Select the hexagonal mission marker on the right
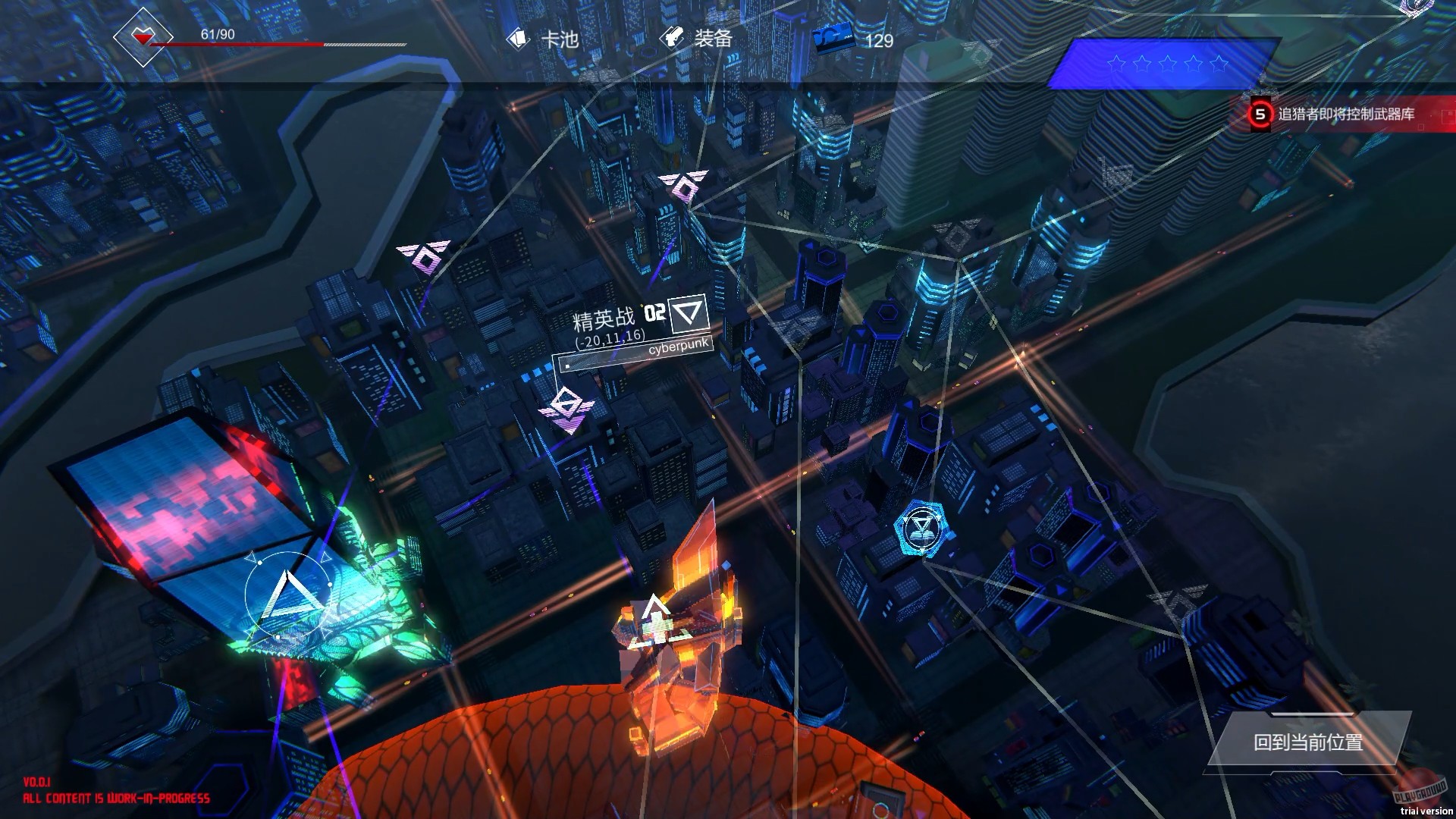1456x819 pixels. pyautogui.click(x=920, y=525)
